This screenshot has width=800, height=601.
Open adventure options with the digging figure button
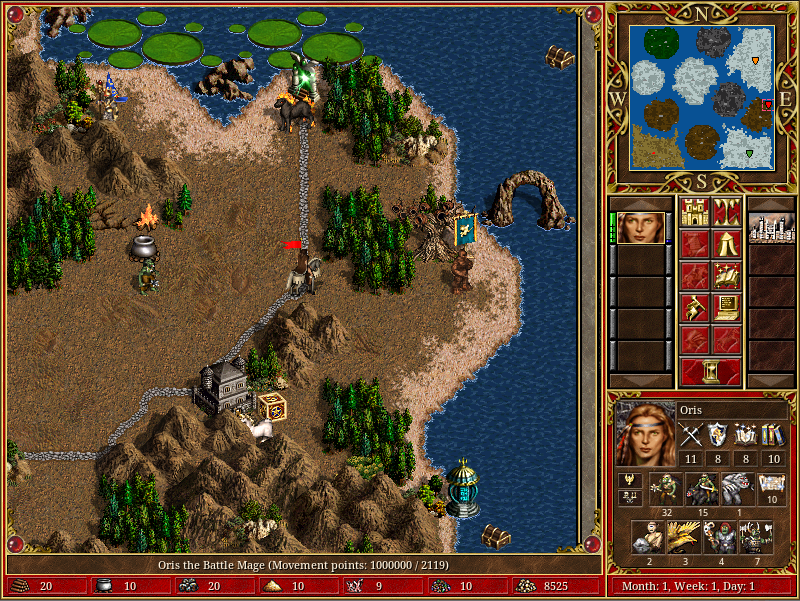(x=694, y=307)
